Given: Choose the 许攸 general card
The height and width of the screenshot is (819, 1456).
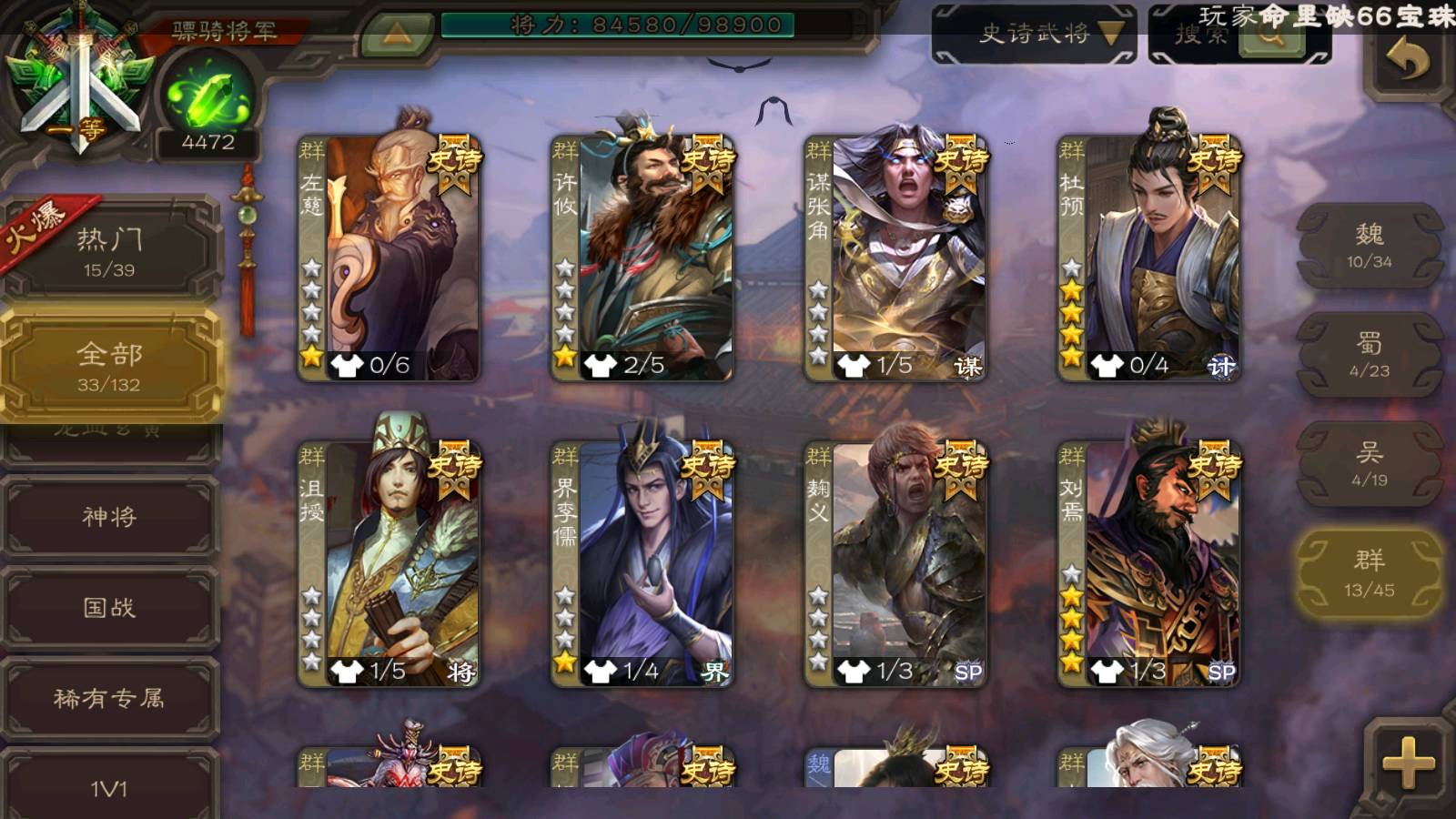Looking at the screenshot, I should (x=642, y=257).
